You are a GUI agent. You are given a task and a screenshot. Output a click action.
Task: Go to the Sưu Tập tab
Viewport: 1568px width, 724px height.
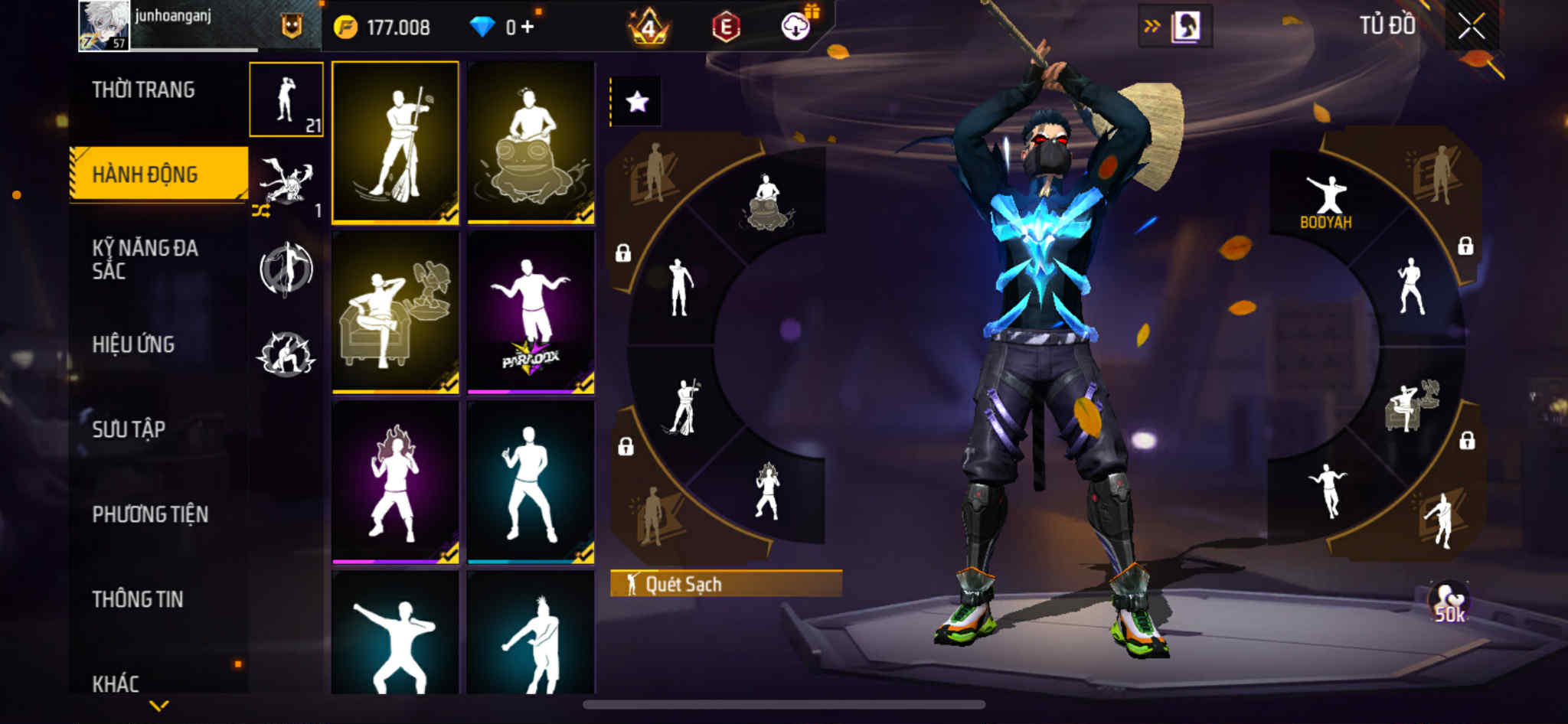pos(129,429)
